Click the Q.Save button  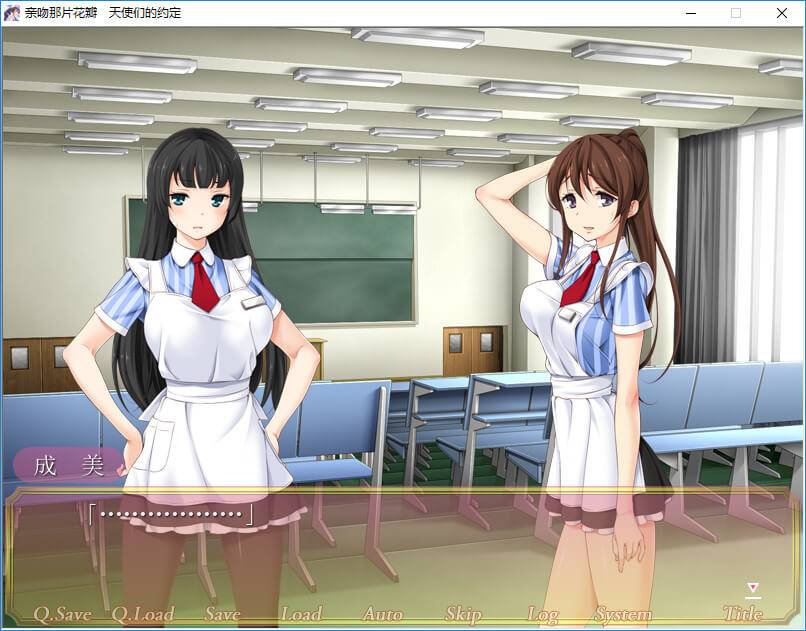[63, 614]
